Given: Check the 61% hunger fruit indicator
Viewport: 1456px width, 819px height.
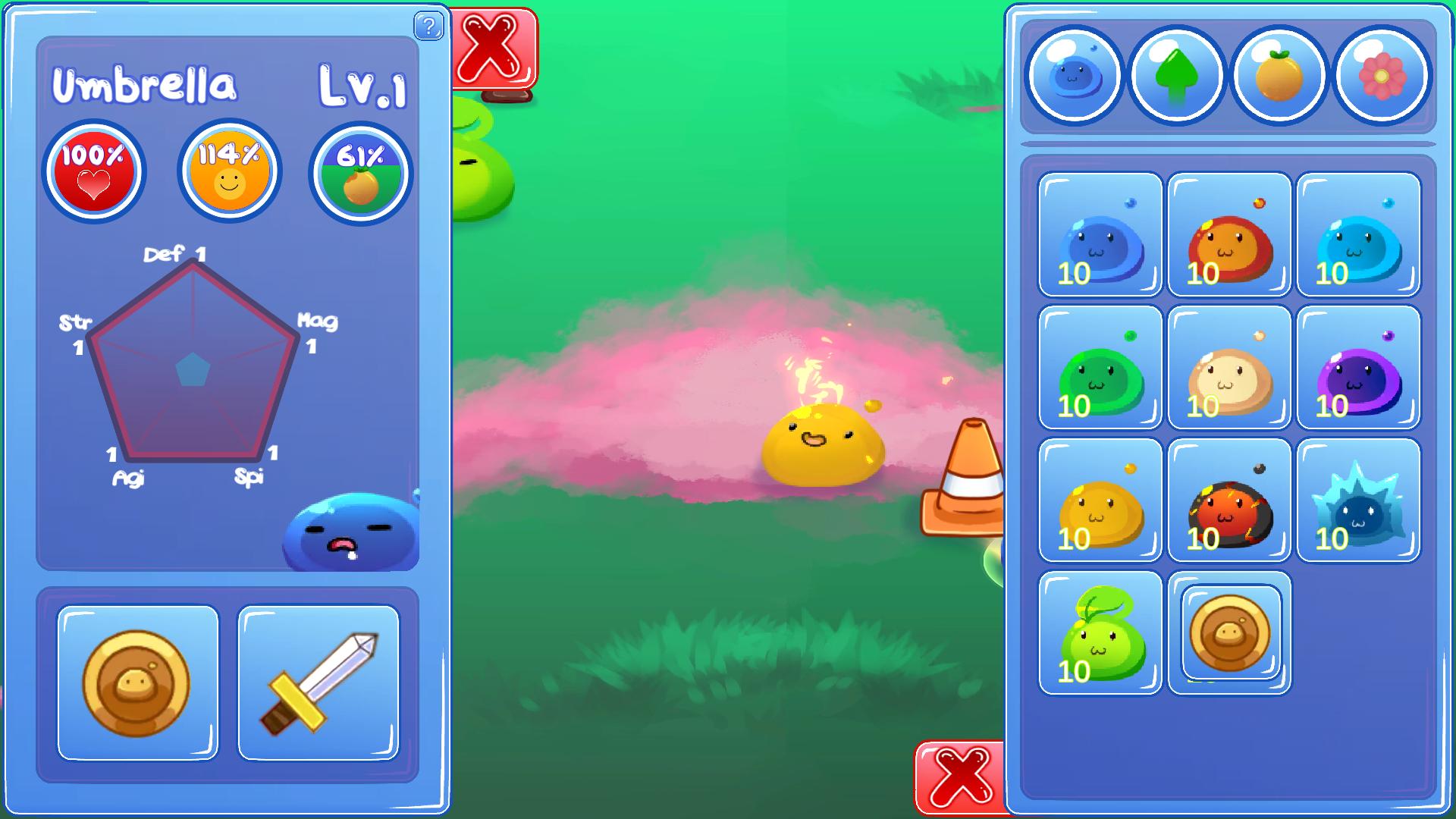Looking at the screenshot, I should click(362, 172).
